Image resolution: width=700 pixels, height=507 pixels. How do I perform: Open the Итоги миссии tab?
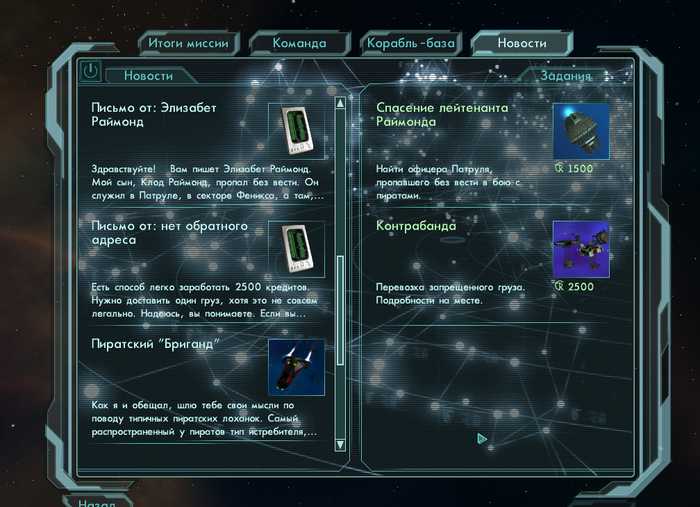[x=188, y=43]
